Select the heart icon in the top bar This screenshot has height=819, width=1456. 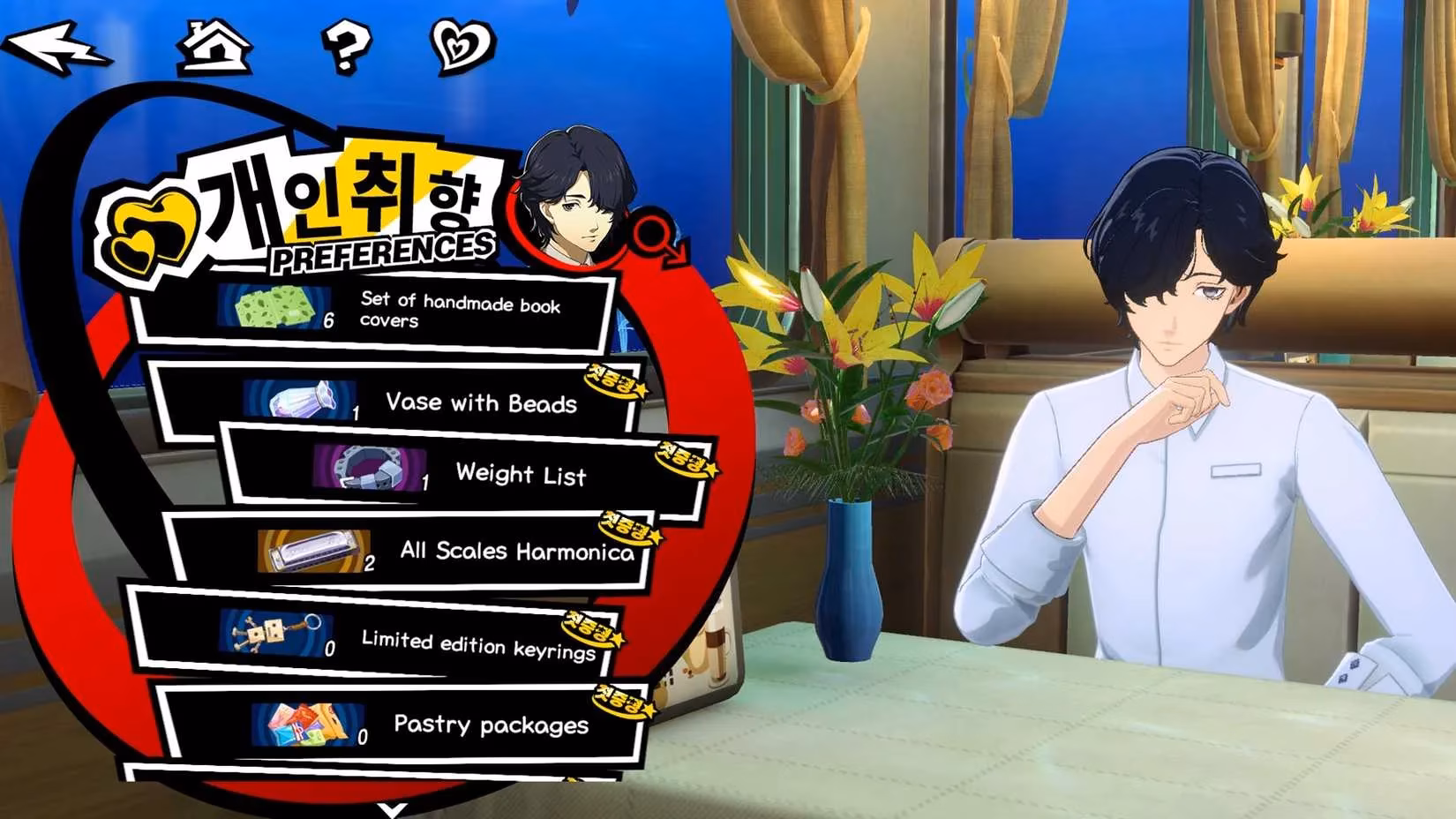click(462, 44)
